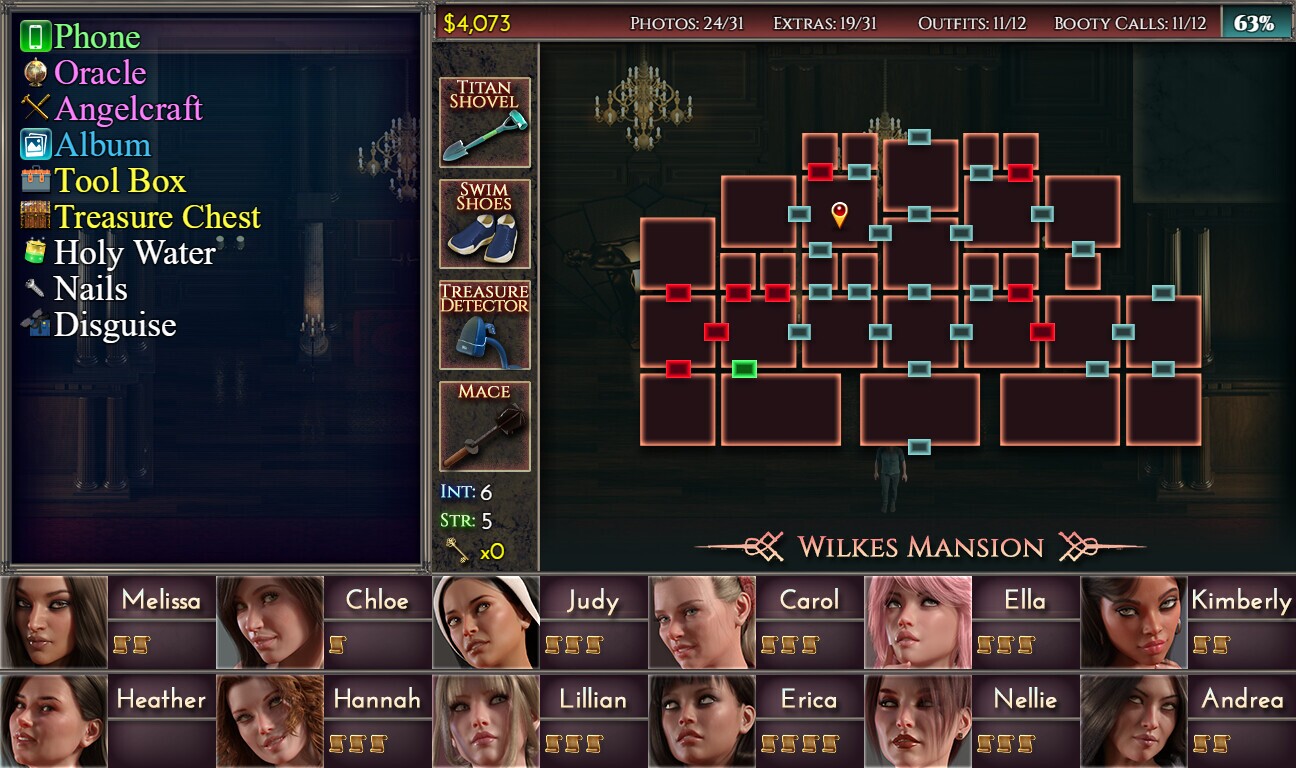1296x768 pixels.
Task: Activate the Treasure Detector
Action: point(484,325)
